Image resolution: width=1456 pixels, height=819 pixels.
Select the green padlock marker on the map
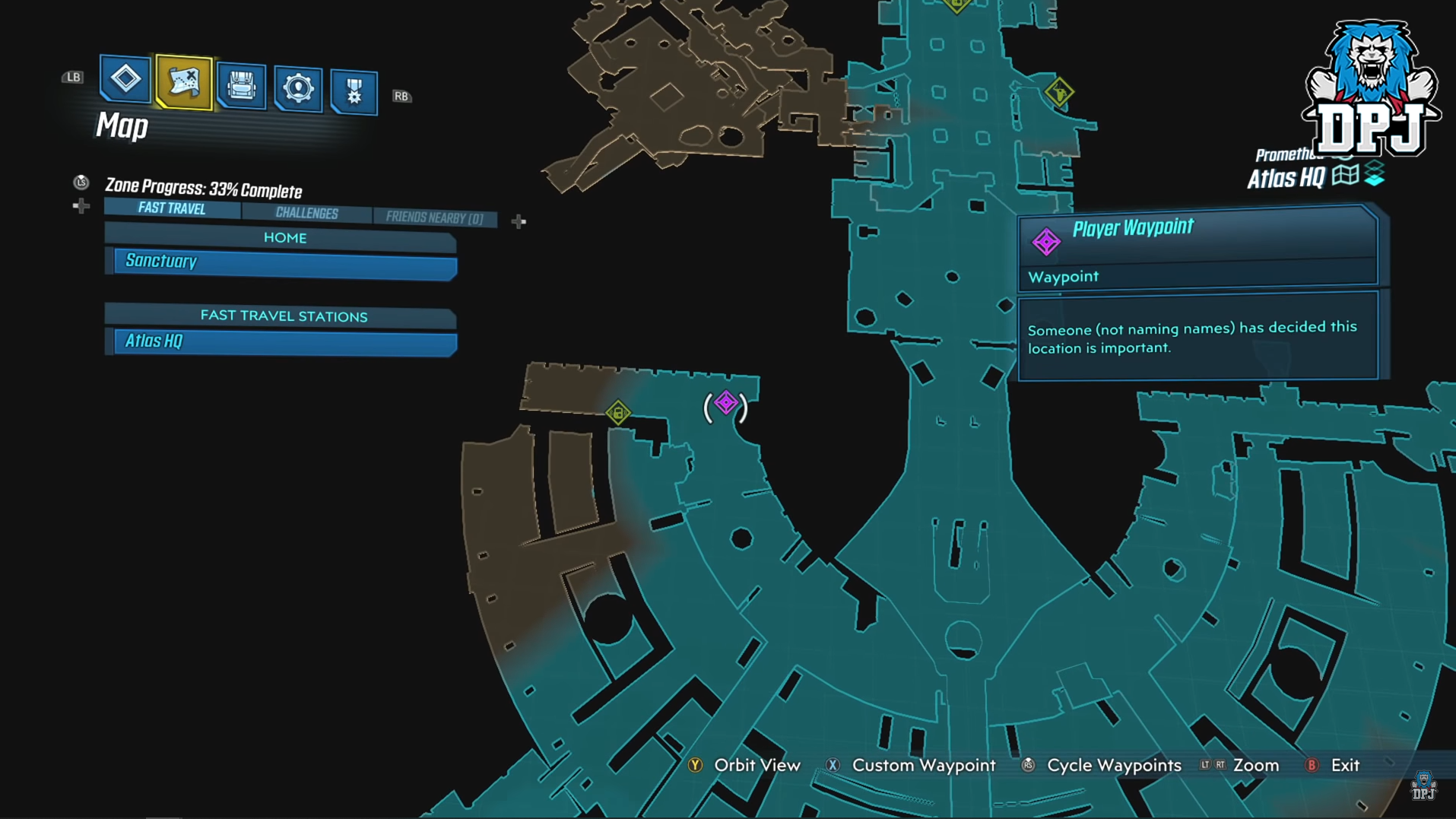click(618, 413)
